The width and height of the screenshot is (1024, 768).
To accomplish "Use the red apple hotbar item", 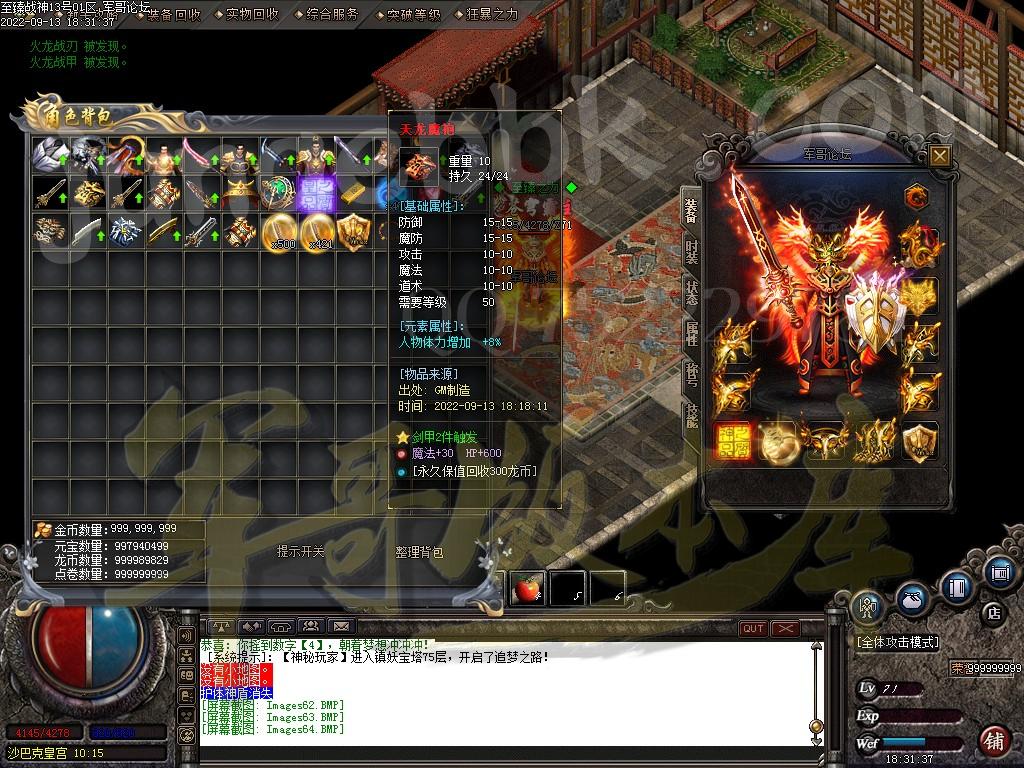I will (x=527, y=589).
